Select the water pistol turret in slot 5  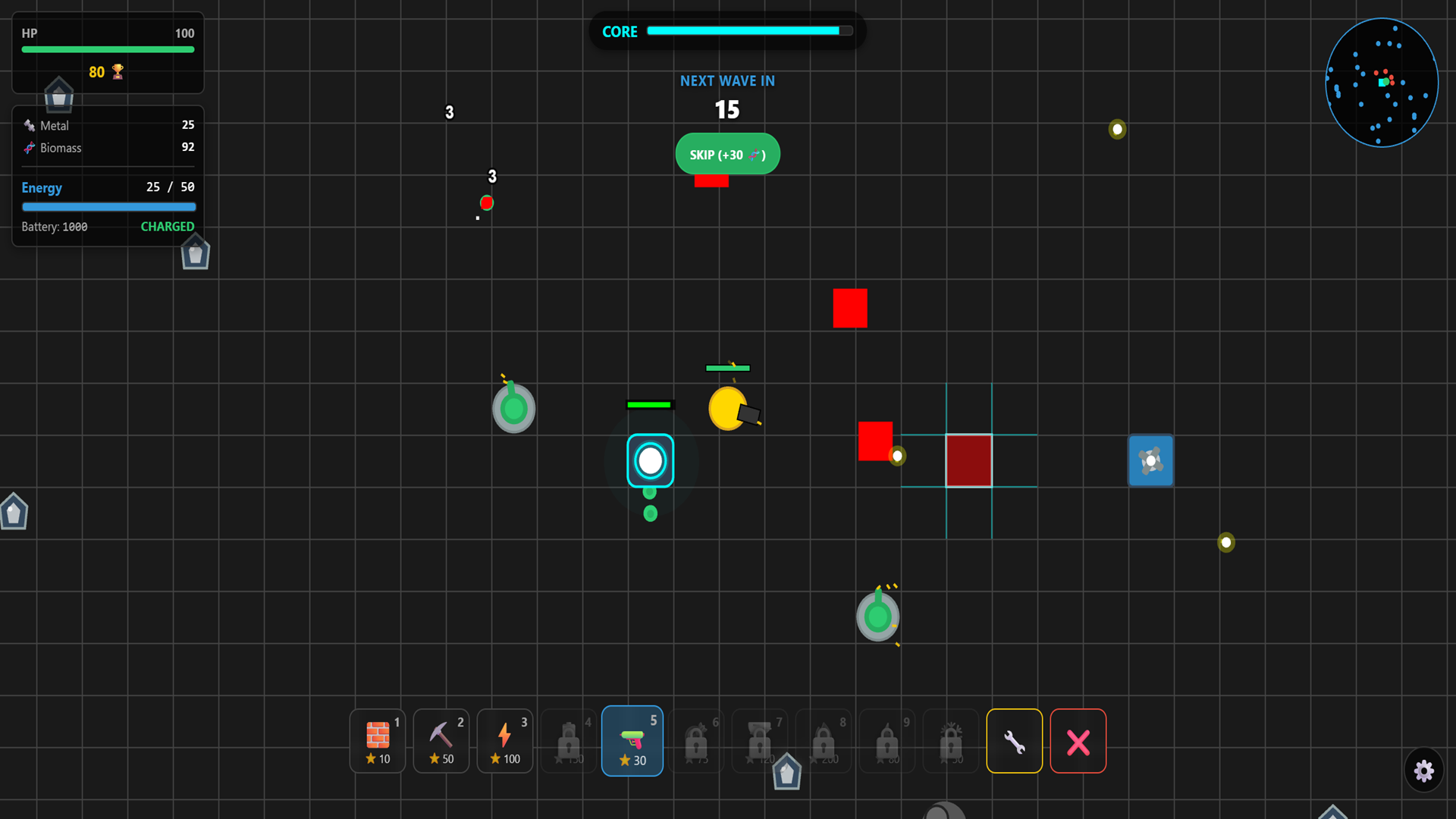point(632,741)
